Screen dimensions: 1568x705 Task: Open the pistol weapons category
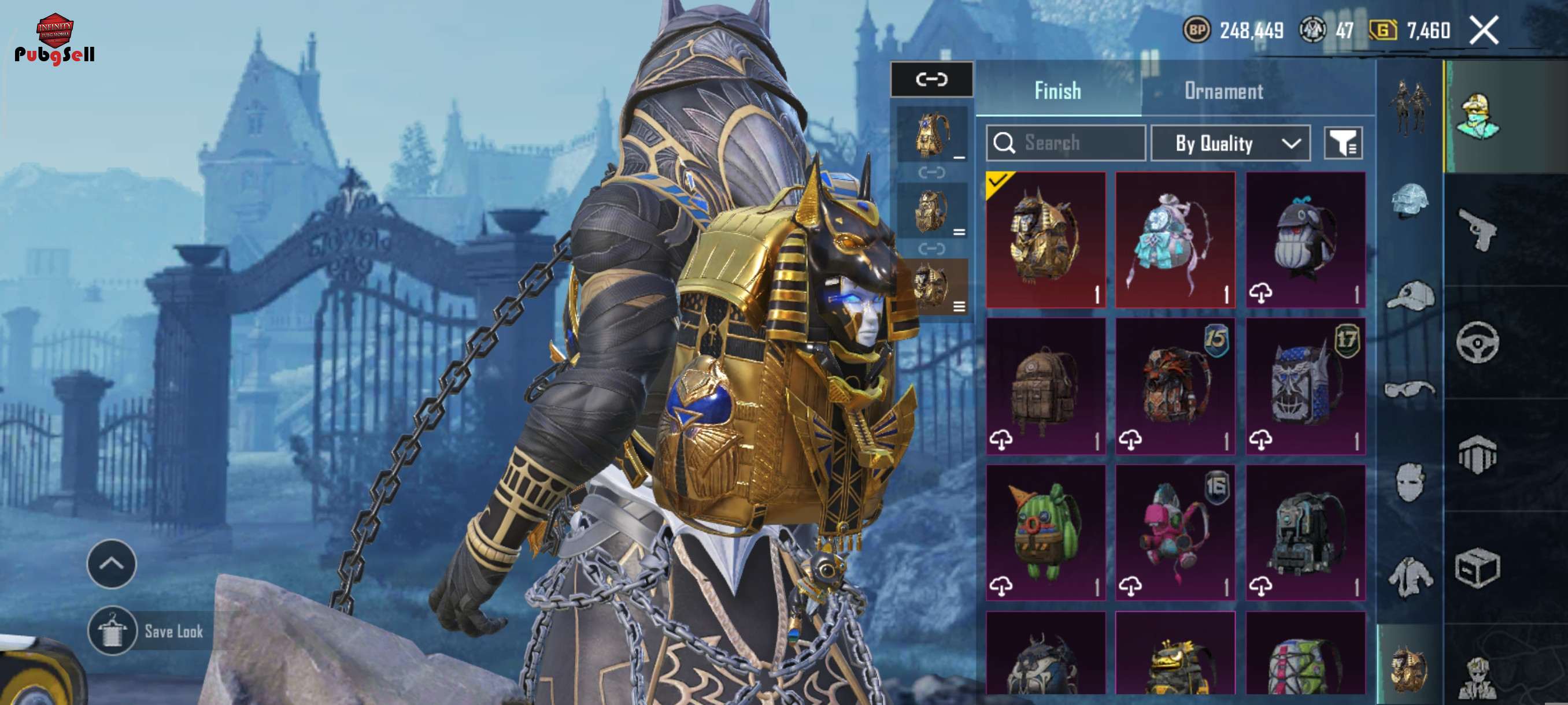(x=1477, y=229)
